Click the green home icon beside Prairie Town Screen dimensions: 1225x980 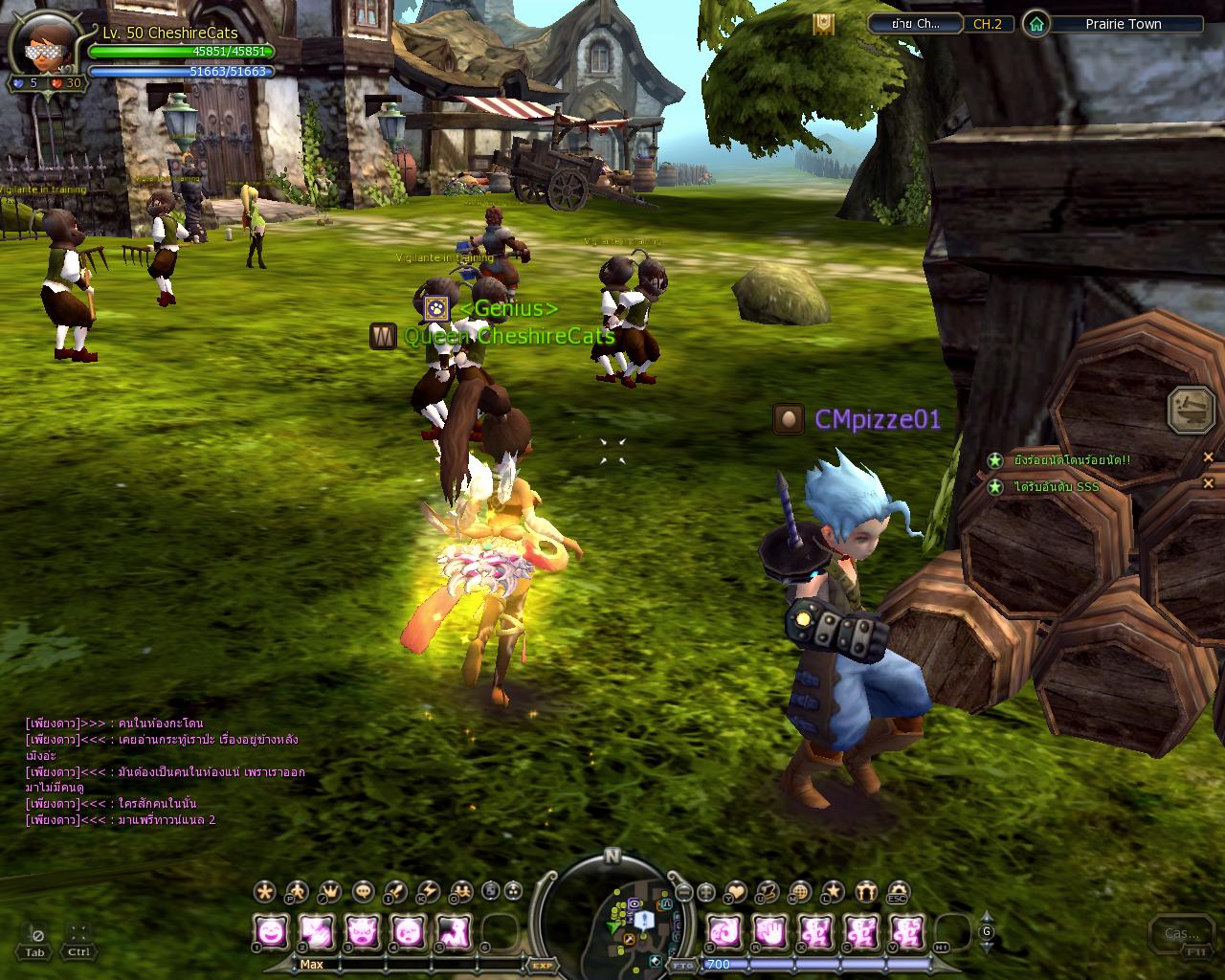(x=1036, y=24)
